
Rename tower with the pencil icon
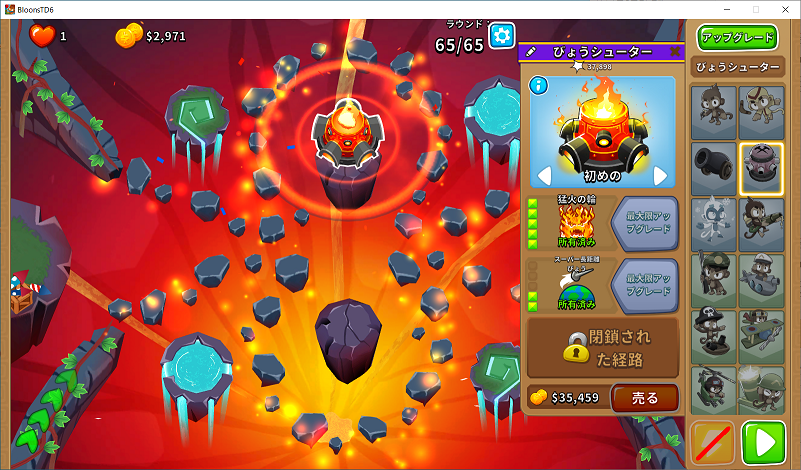tap(531, 51)
